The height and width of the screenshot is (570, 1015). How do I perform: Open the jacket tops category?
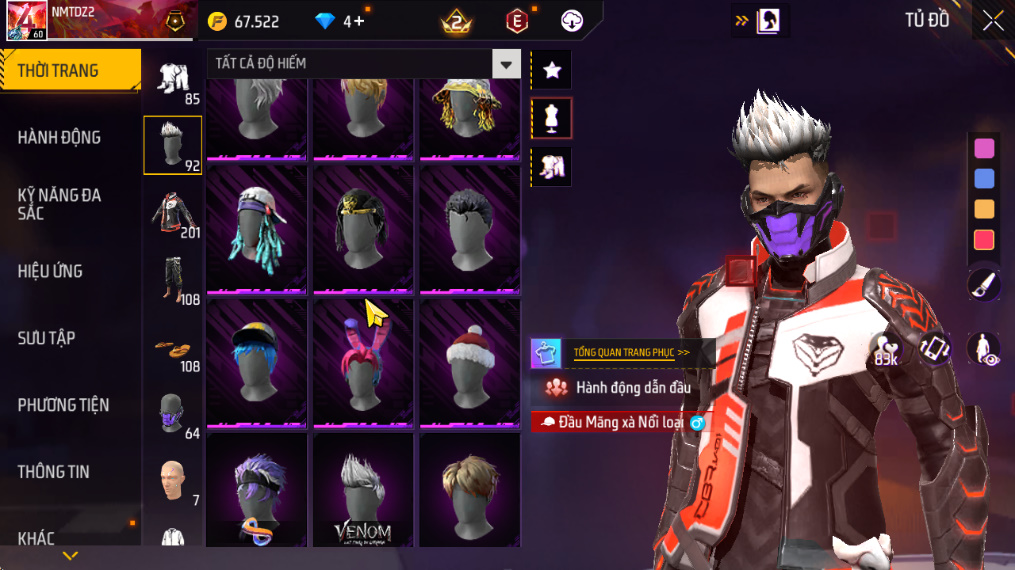click(x=173, y=214)
